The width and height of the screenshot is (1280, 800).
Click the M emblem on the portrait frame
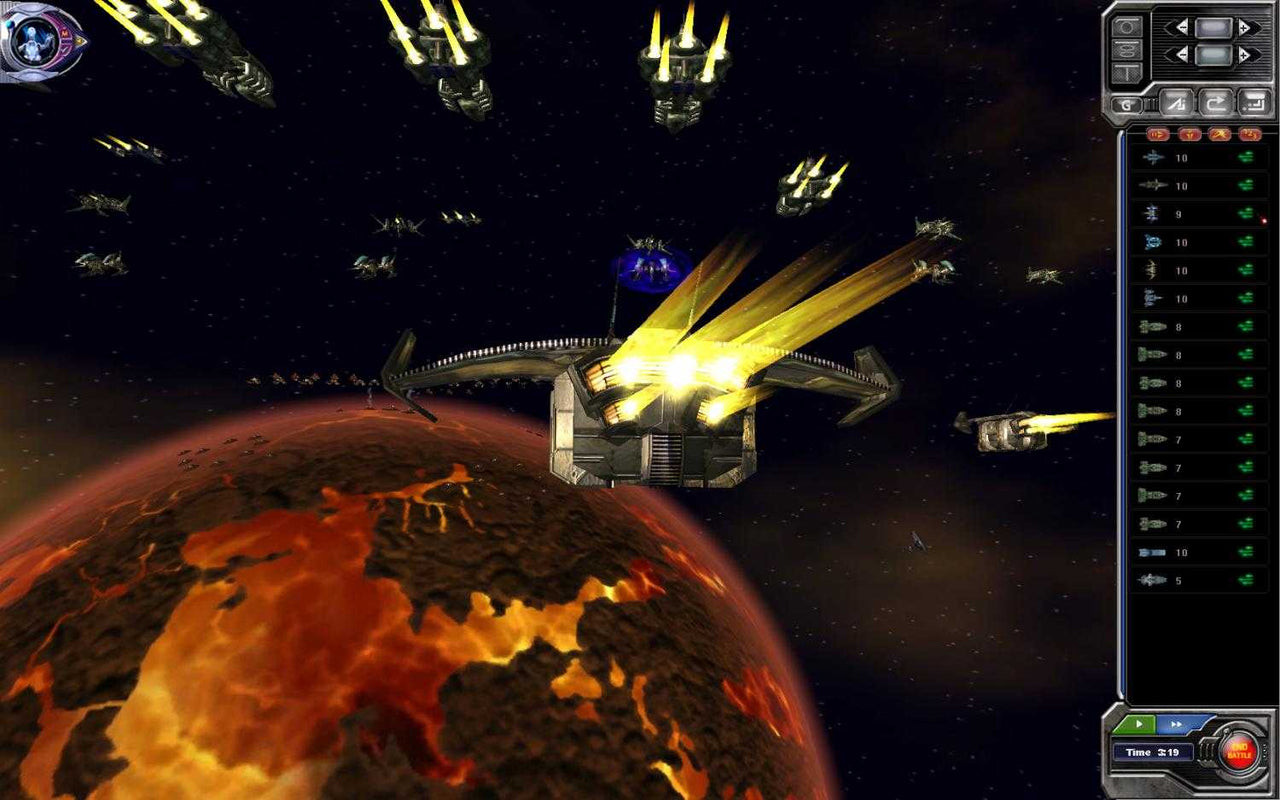click(x=64, y=33)
